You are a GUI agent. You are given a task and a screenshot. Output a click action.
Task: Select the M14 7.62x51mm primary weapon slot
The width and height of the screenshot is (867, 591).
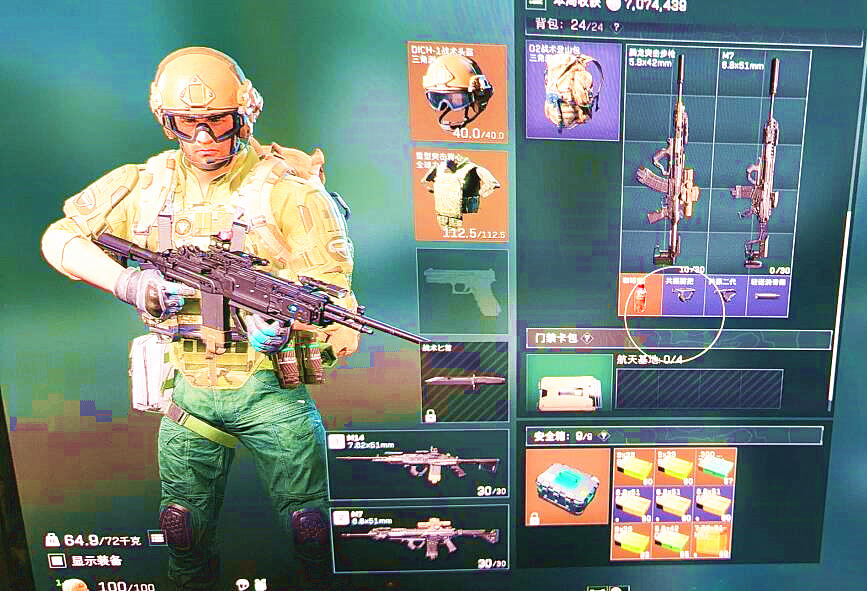(417, 465)
